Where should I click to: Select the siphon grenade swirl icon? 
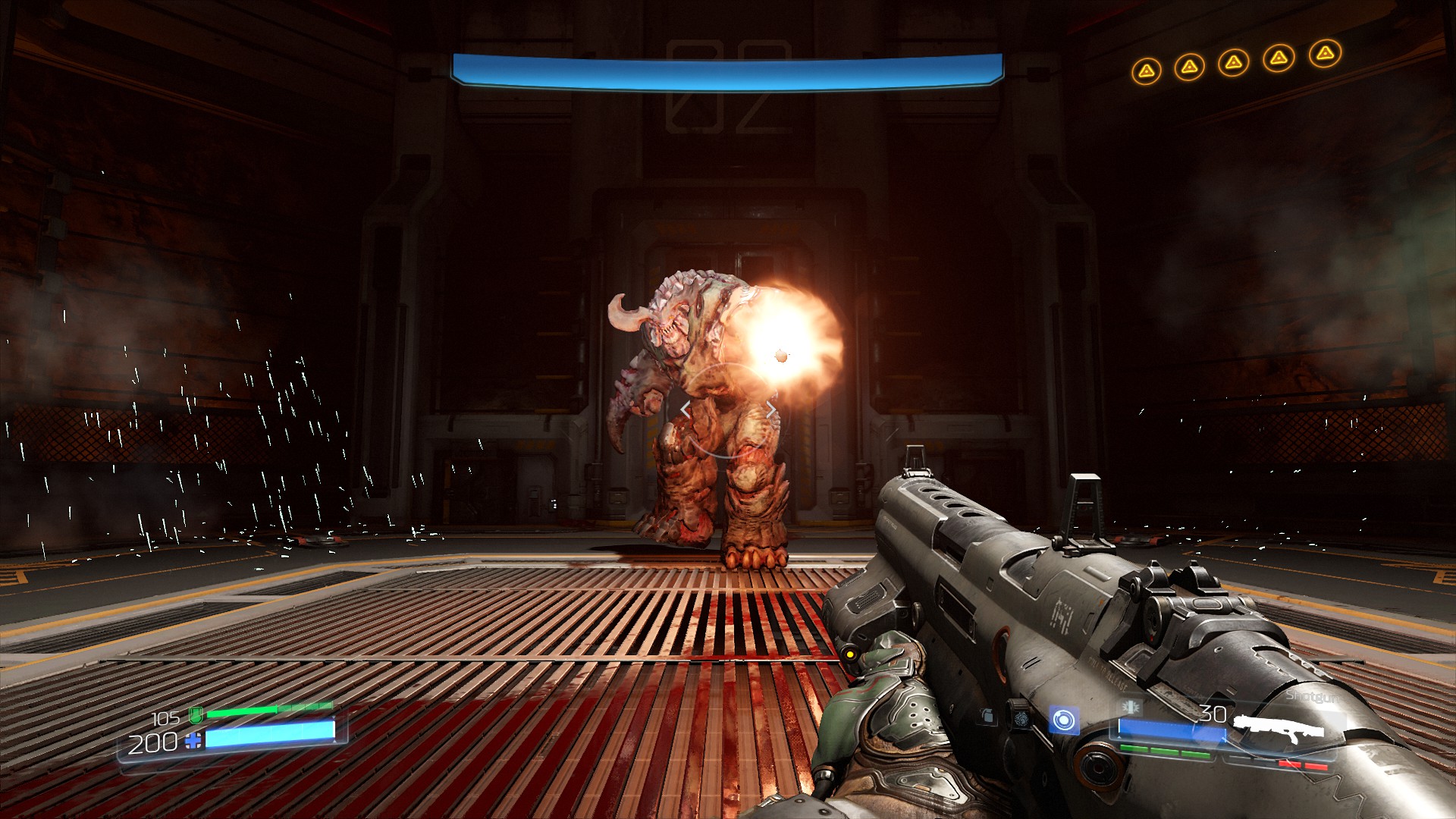coord(1021,717)
